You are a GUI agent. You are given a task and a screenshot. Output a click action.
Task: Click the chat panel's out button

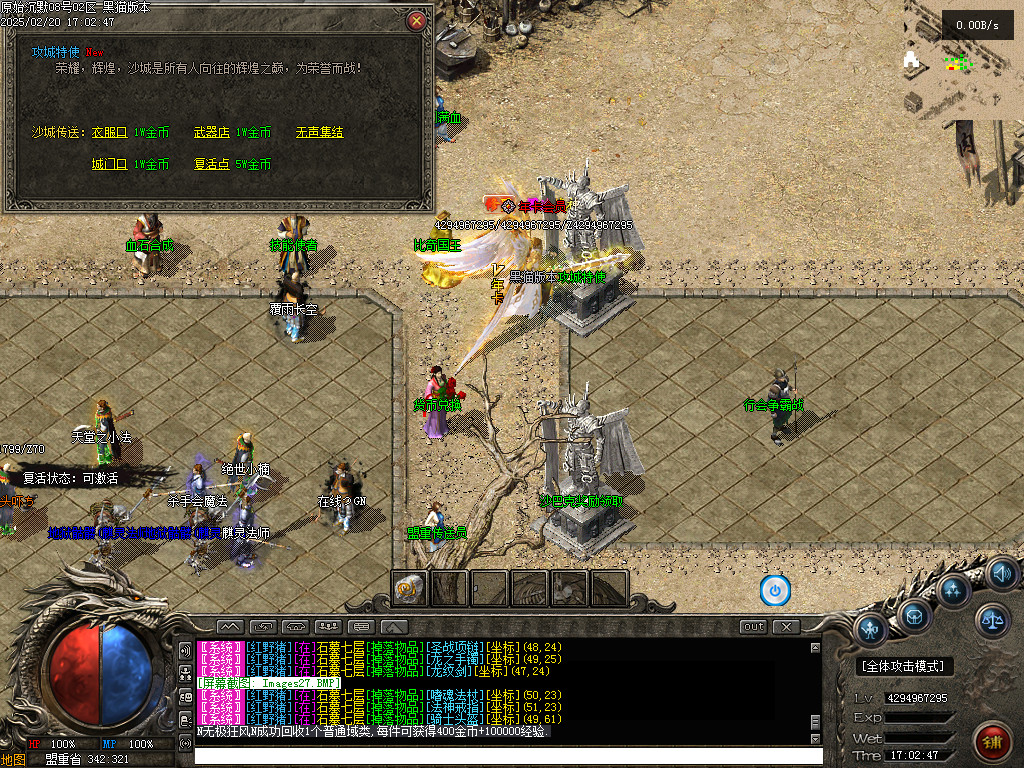pos(754,627)
